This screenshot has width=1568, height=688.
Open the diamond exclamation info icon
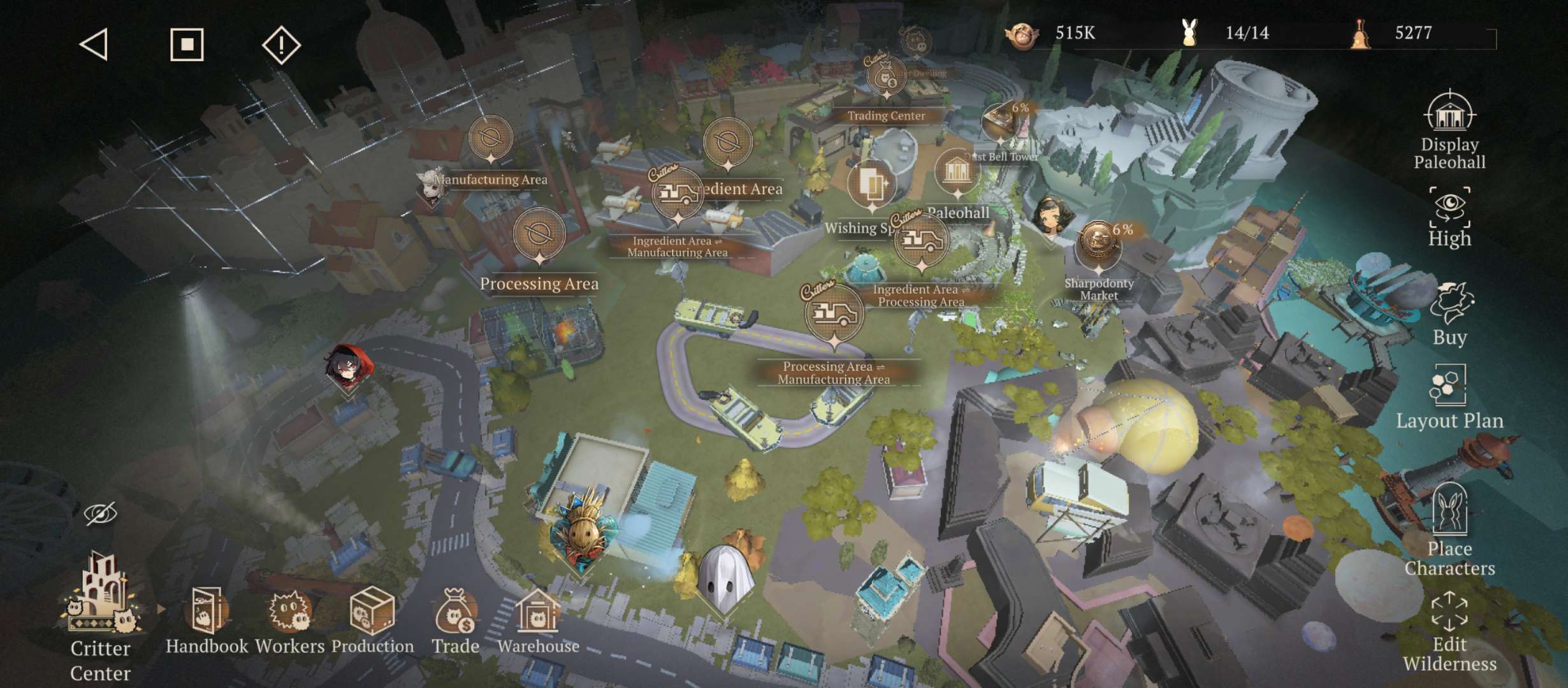281,45
